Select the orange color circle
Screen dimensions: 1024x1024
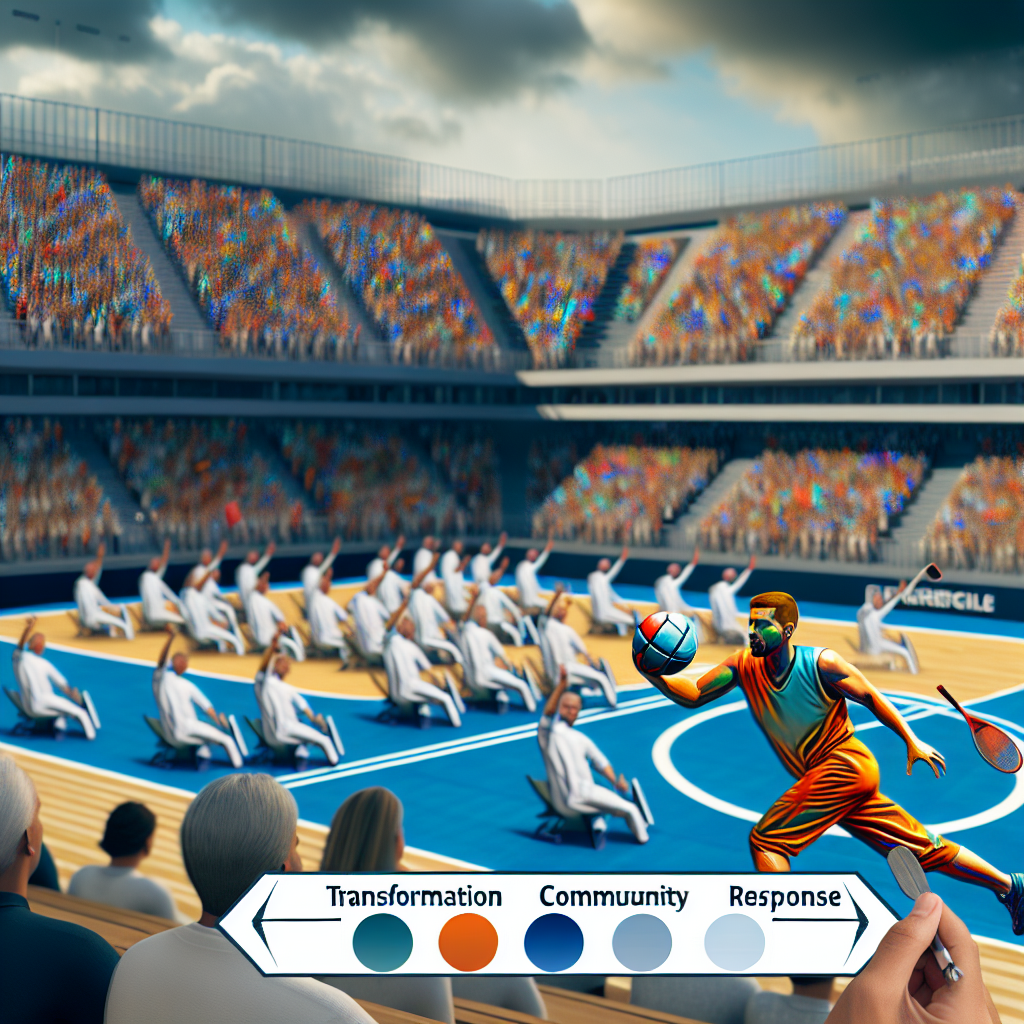click(468, 942)
